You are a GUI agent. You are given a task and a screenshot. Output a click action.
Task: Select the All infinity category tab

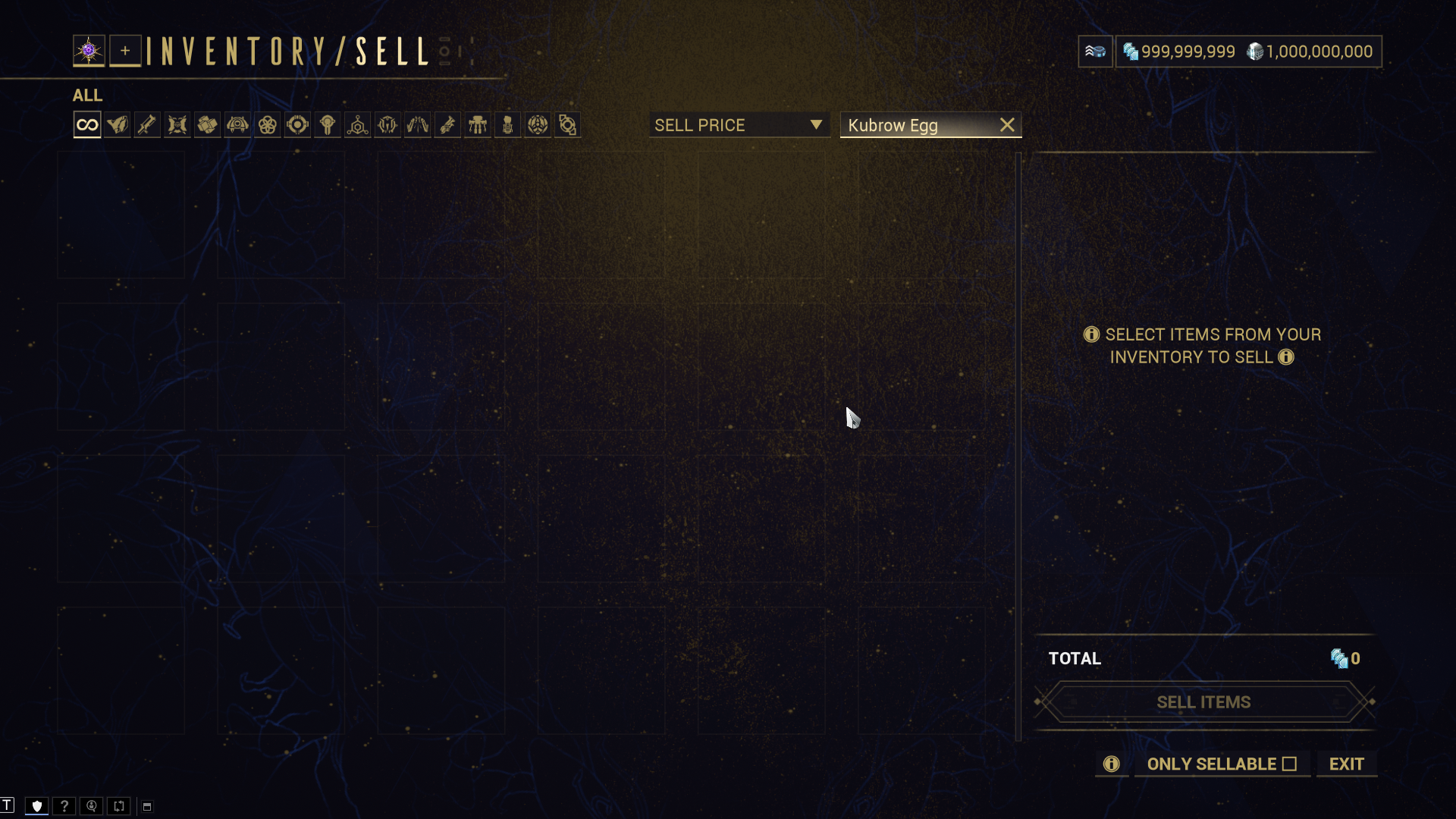click(x=87, y=125)
